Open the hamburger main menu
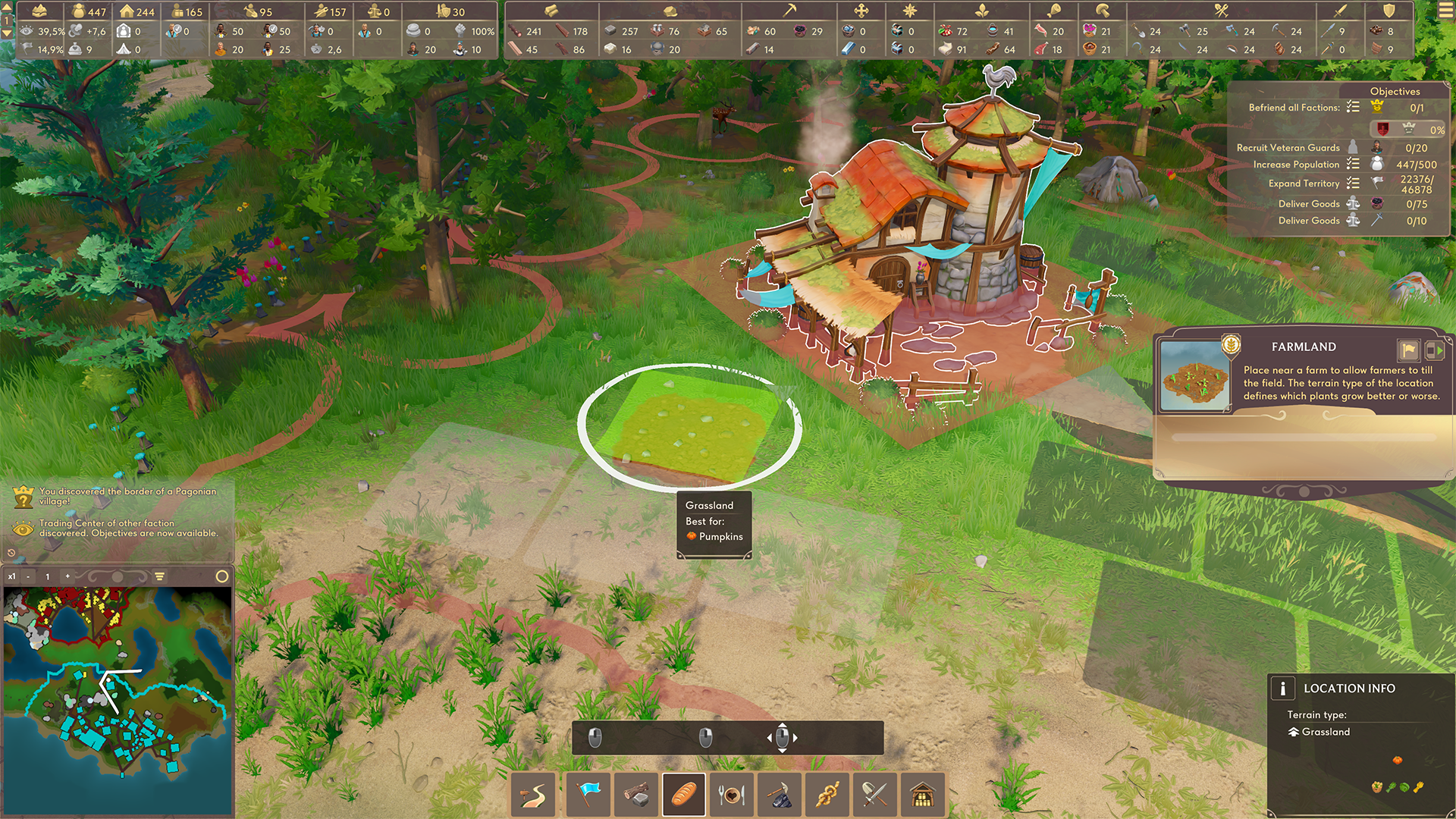This screenshot has height=819, width=1456. coord(1445,11)
